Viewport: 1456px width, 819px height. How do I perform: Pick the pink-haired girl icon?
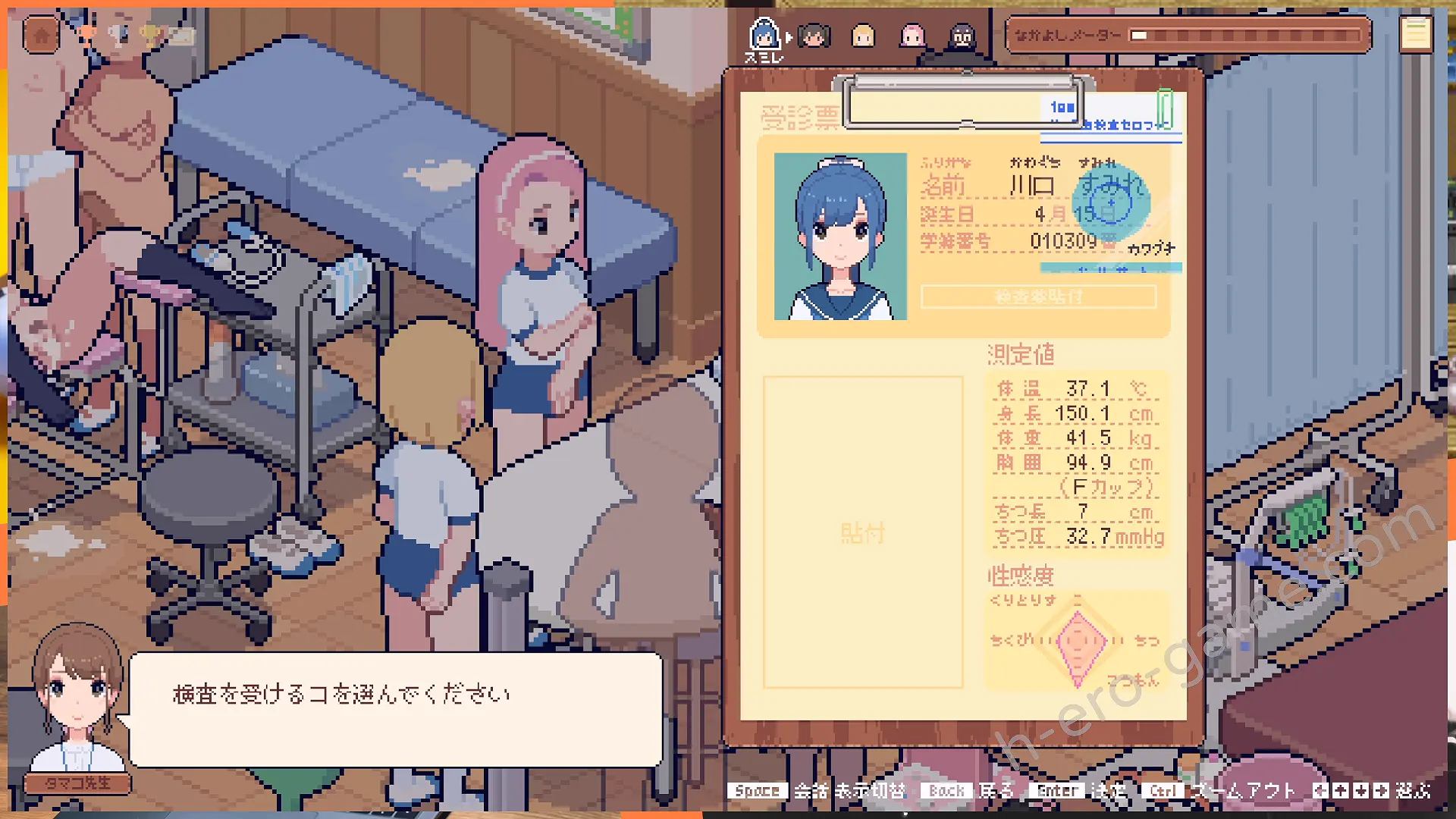(912, 36)
